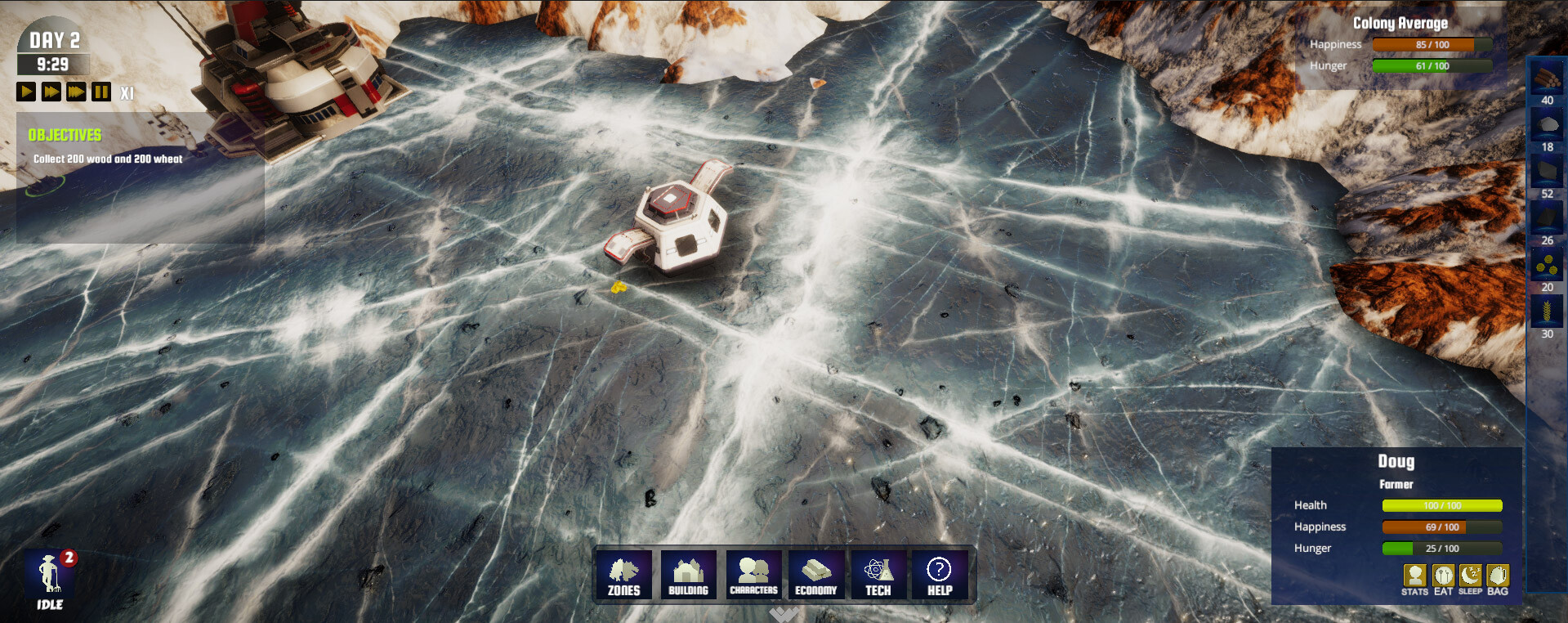Screen dimensions: 1568x623
Task: Click the Collect 200 wood objective
Action: coord(107,161)
